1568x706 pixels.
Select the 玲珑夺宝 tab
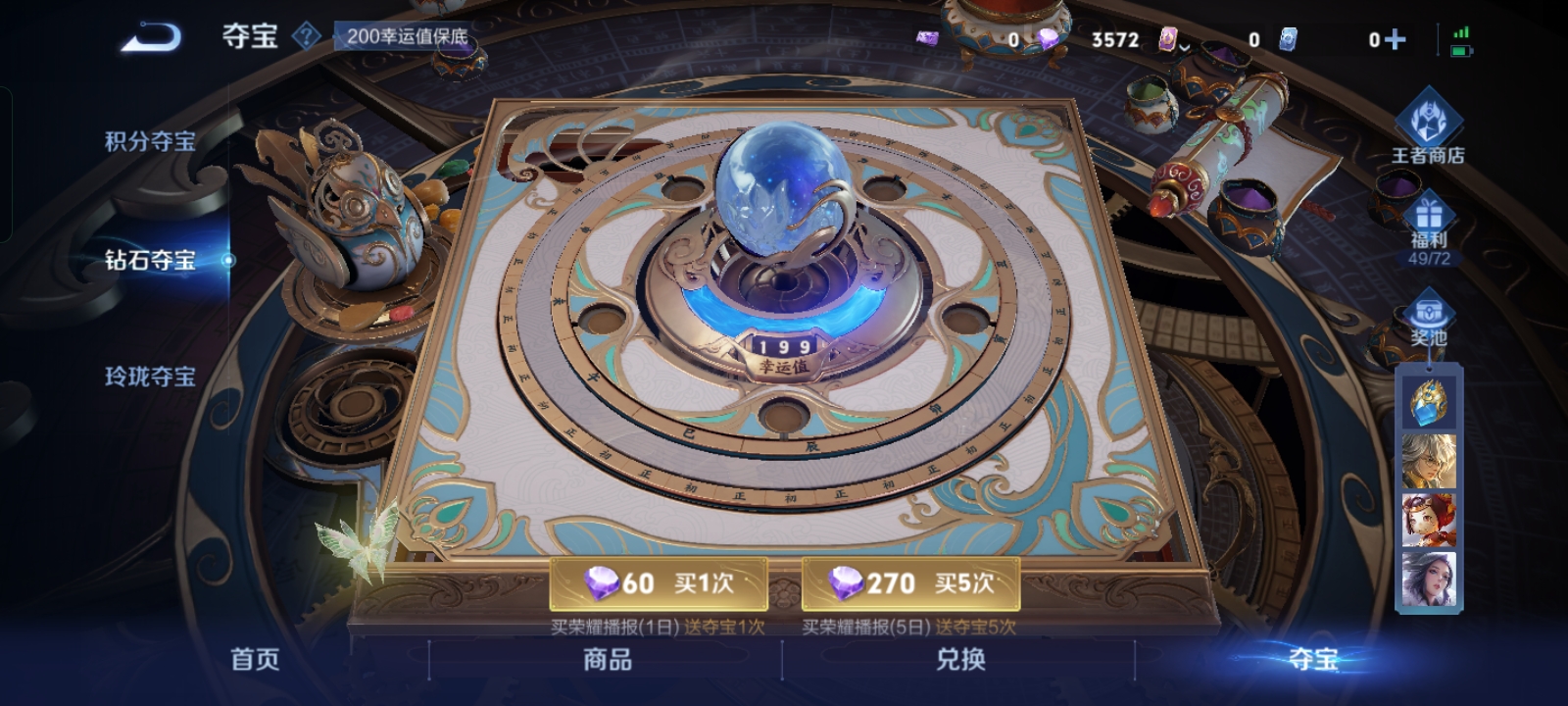[x=149, y=377]
